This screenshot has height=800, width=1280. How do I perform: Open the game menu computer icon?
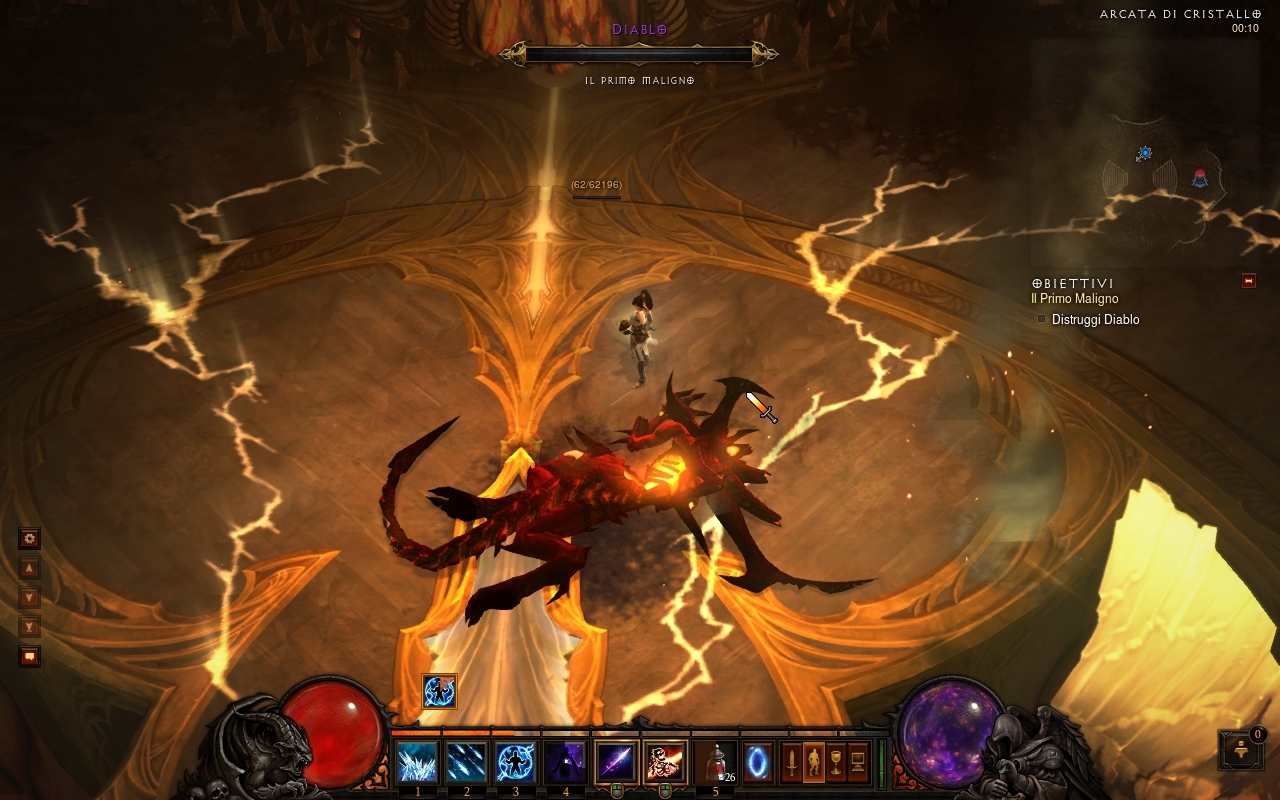click(x=858, y=763)
